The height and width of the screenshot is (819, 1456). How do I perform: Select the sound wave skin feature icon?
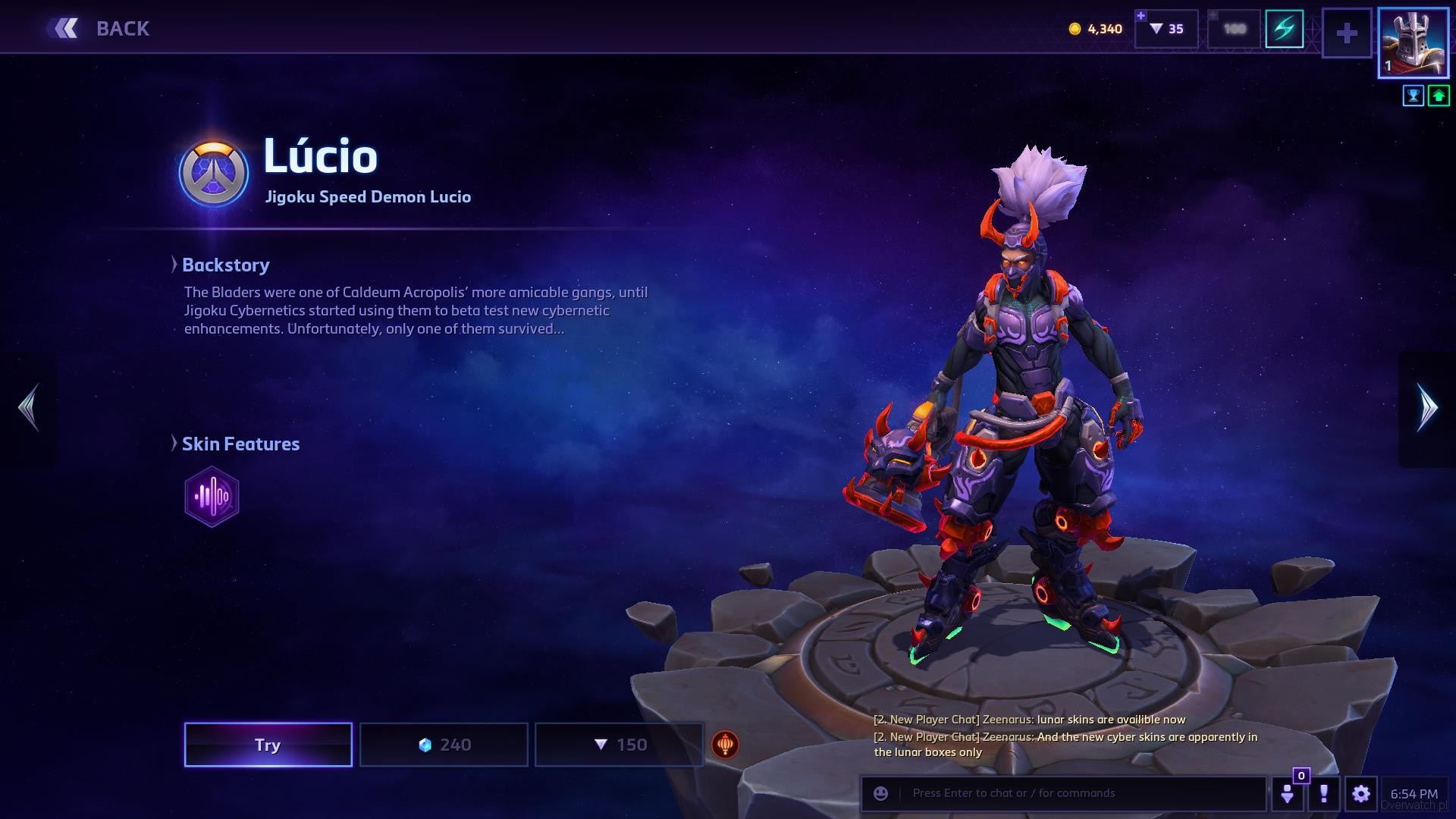[212, 497]
